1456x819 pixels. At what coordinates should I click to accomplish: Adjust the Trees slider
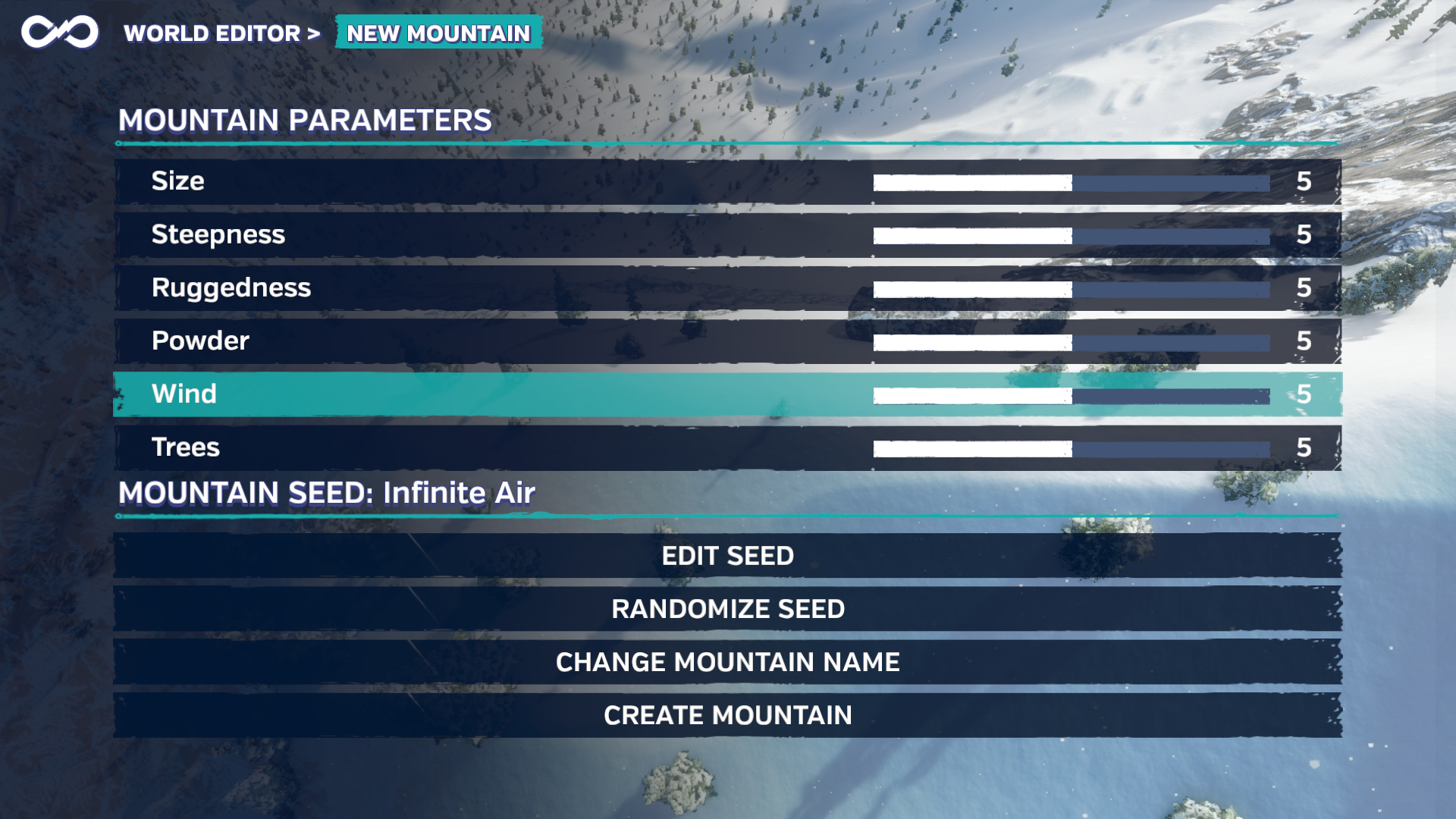[1071, 448]
